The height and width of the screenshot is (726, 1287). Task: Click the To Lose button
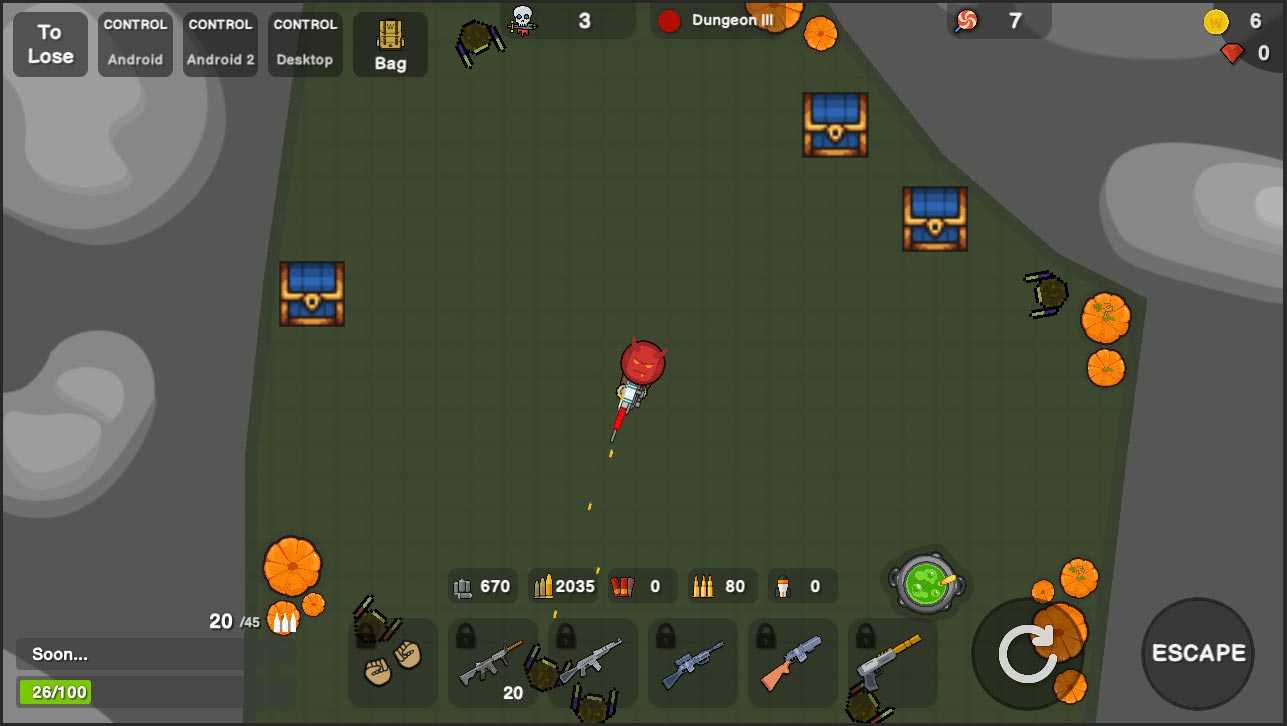click(50, 45)
